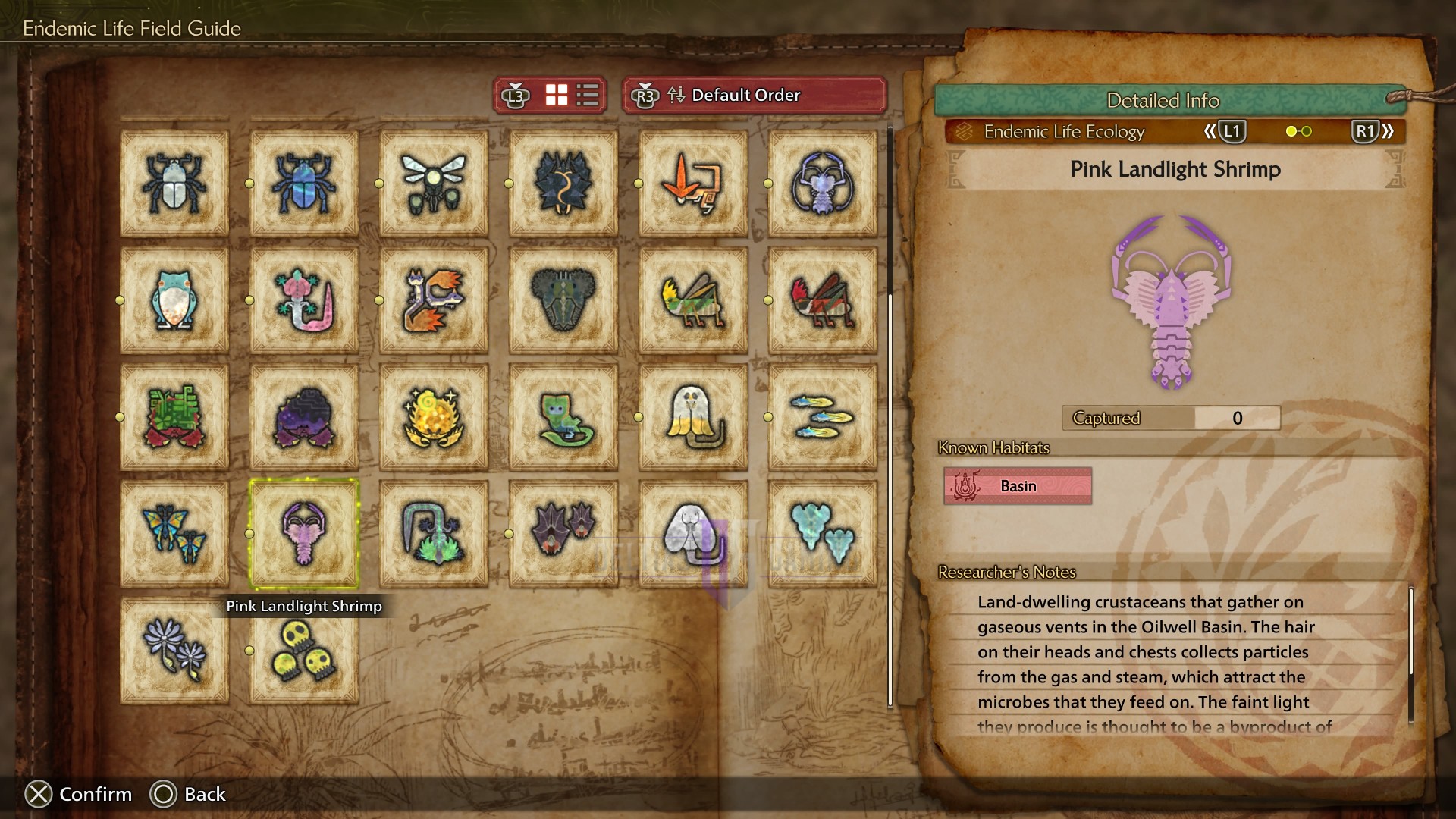Select the Basin habitat tag
The width and height of the screenshot is (1456, 819).
click(1018, 486)
